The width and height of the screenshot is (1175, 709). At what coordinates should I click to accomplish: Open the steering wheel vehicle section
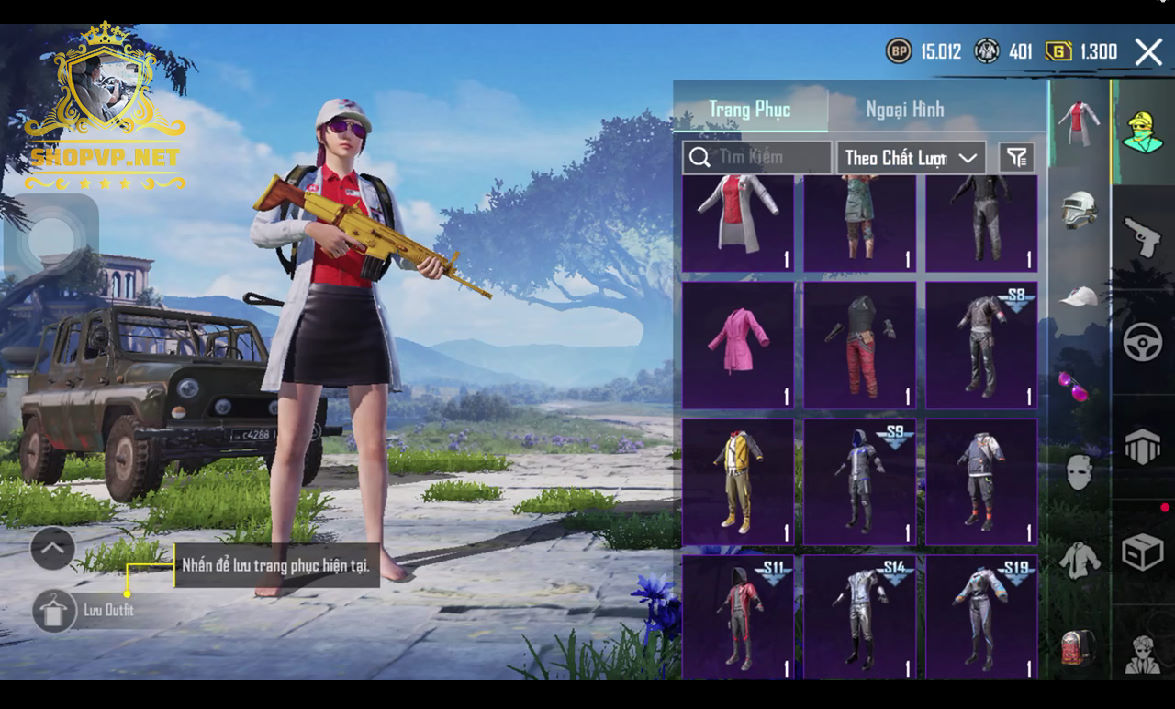click(1142, 343)
